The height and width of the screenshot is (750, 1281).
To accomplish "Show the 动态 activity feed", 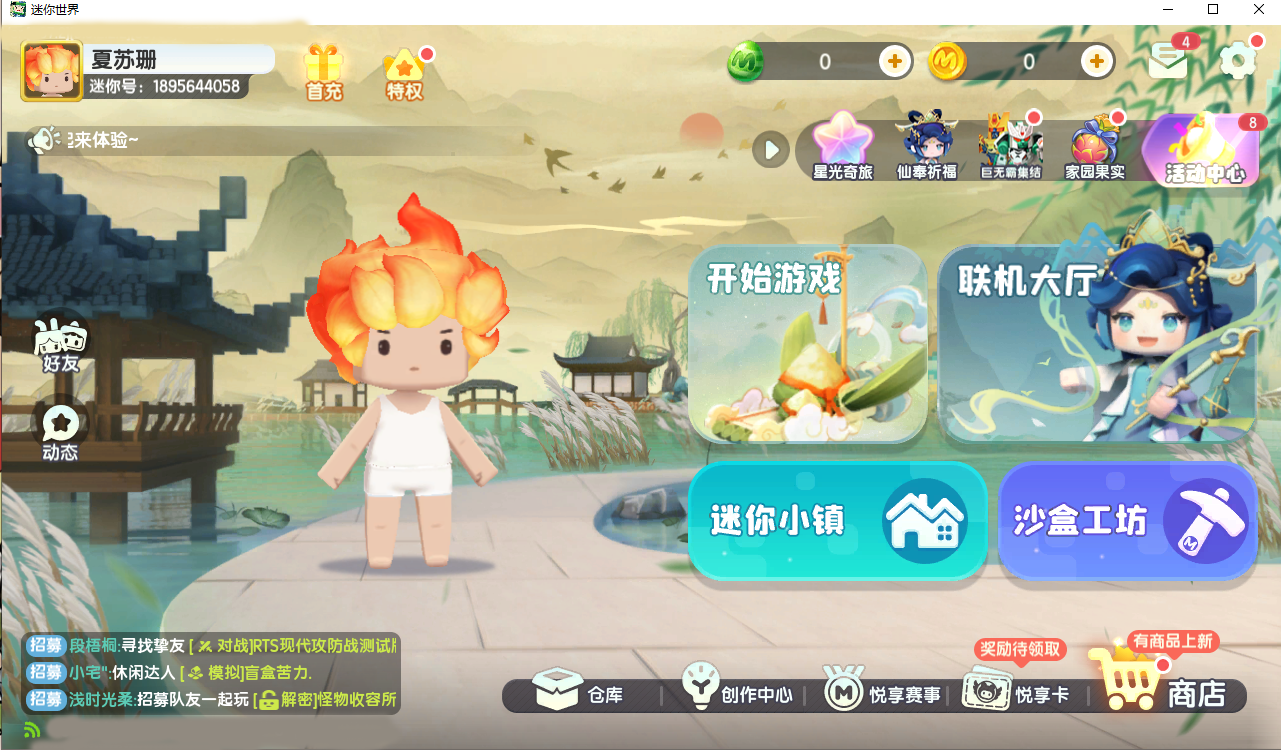I will pyautogui.click(x=60, y=432).
